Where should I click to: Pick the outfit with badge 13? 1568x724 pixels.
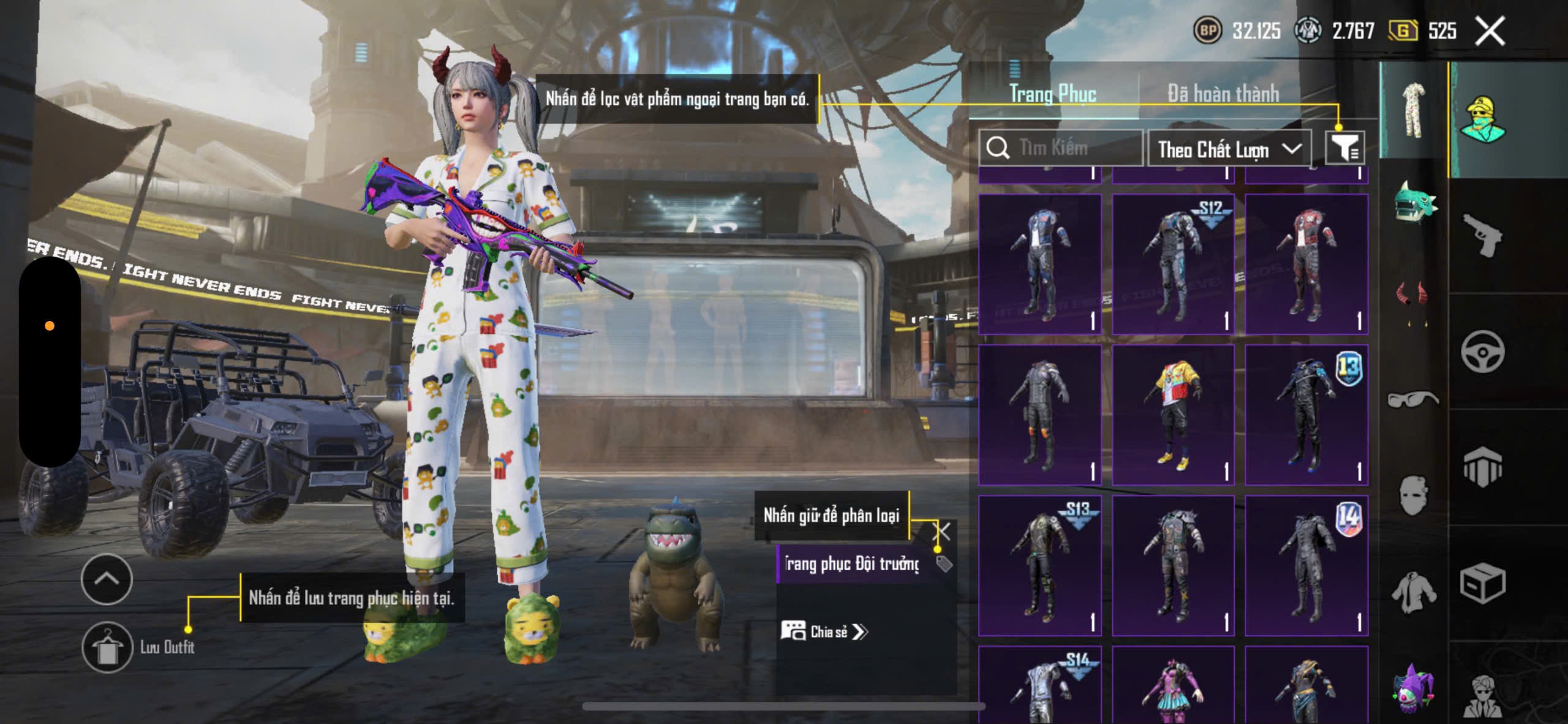click(1306, 415)
